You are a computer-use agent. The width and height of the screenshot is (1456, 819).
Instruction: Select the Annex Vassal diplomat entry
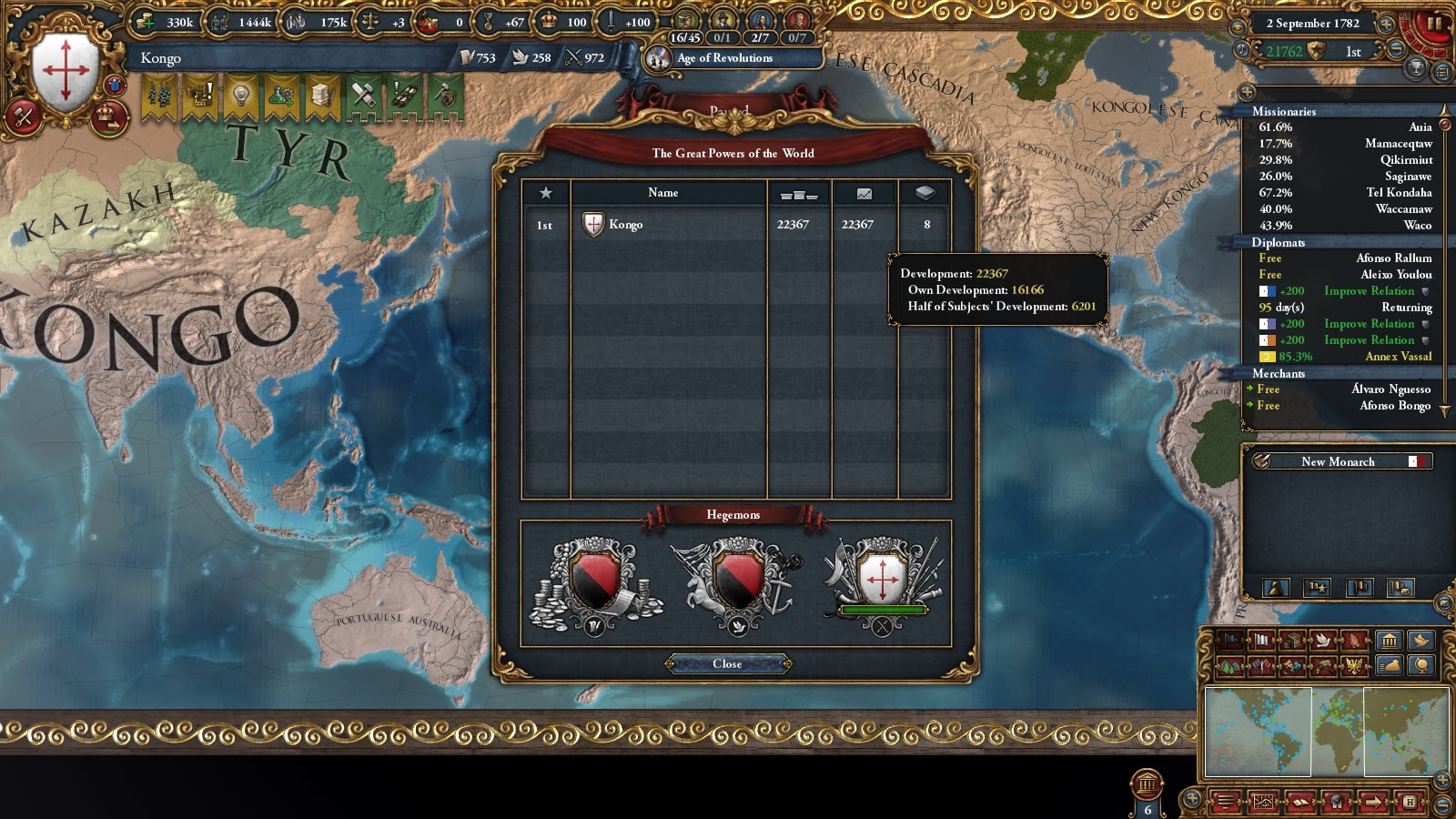[x=1345, y=357]
